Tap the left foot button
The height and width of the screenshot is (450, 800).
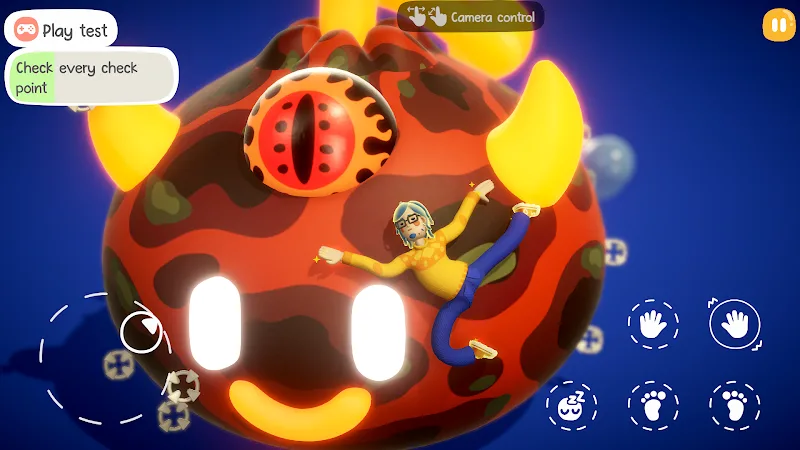click(x=653, y=405)
